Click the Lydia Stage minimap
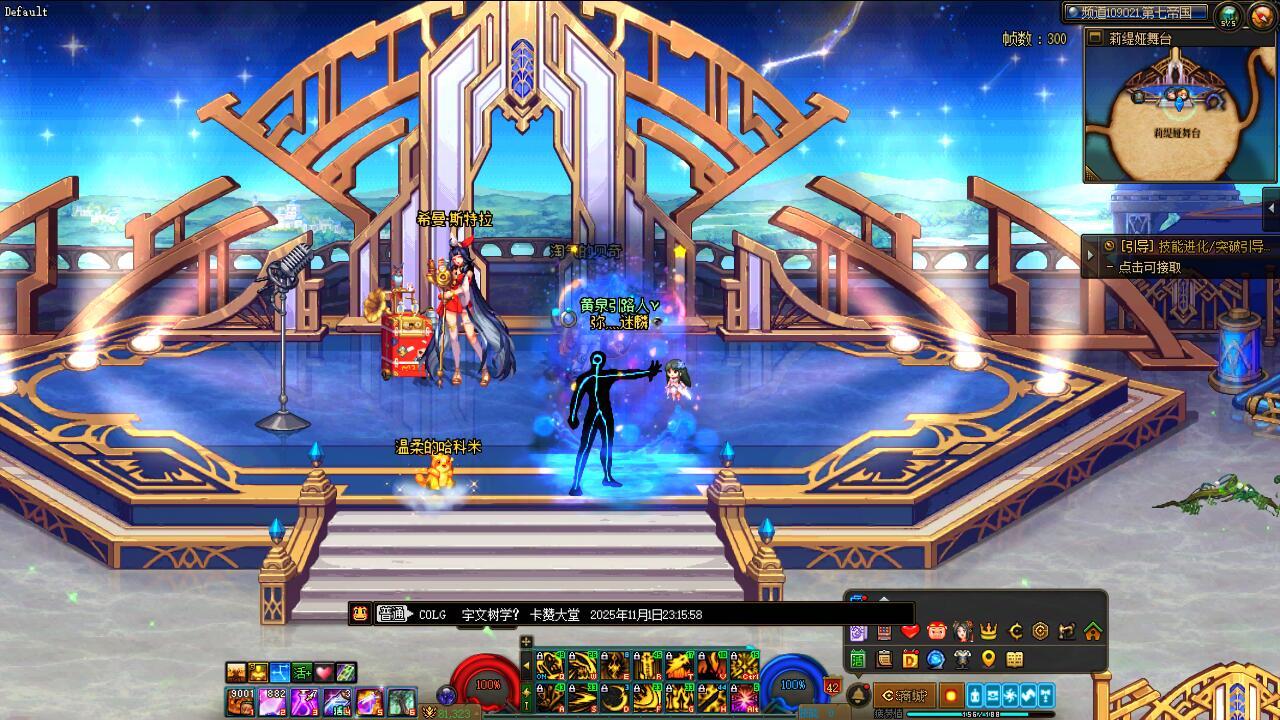The image size is (1280, 720). click(1182, 115)
